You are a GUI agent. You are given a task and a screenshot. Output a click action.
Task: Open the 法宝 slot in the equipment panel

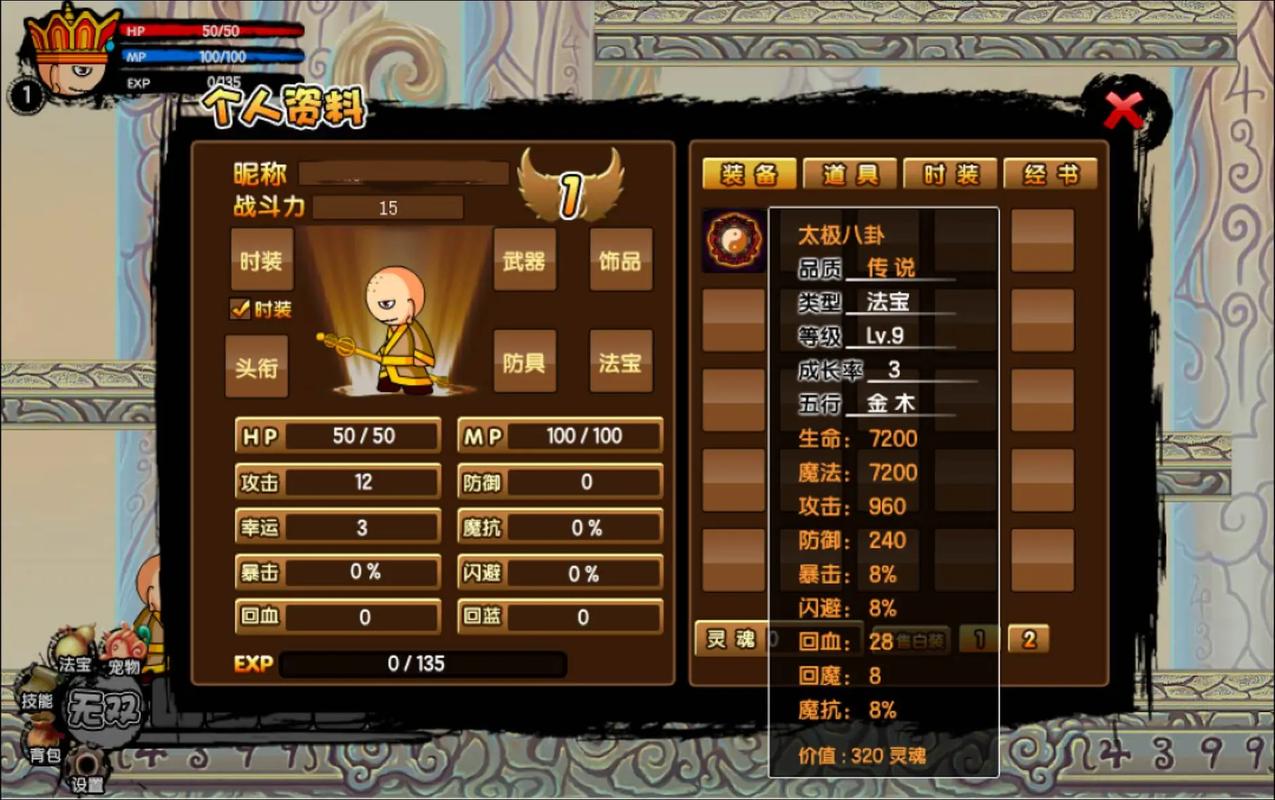click(620, 362)
